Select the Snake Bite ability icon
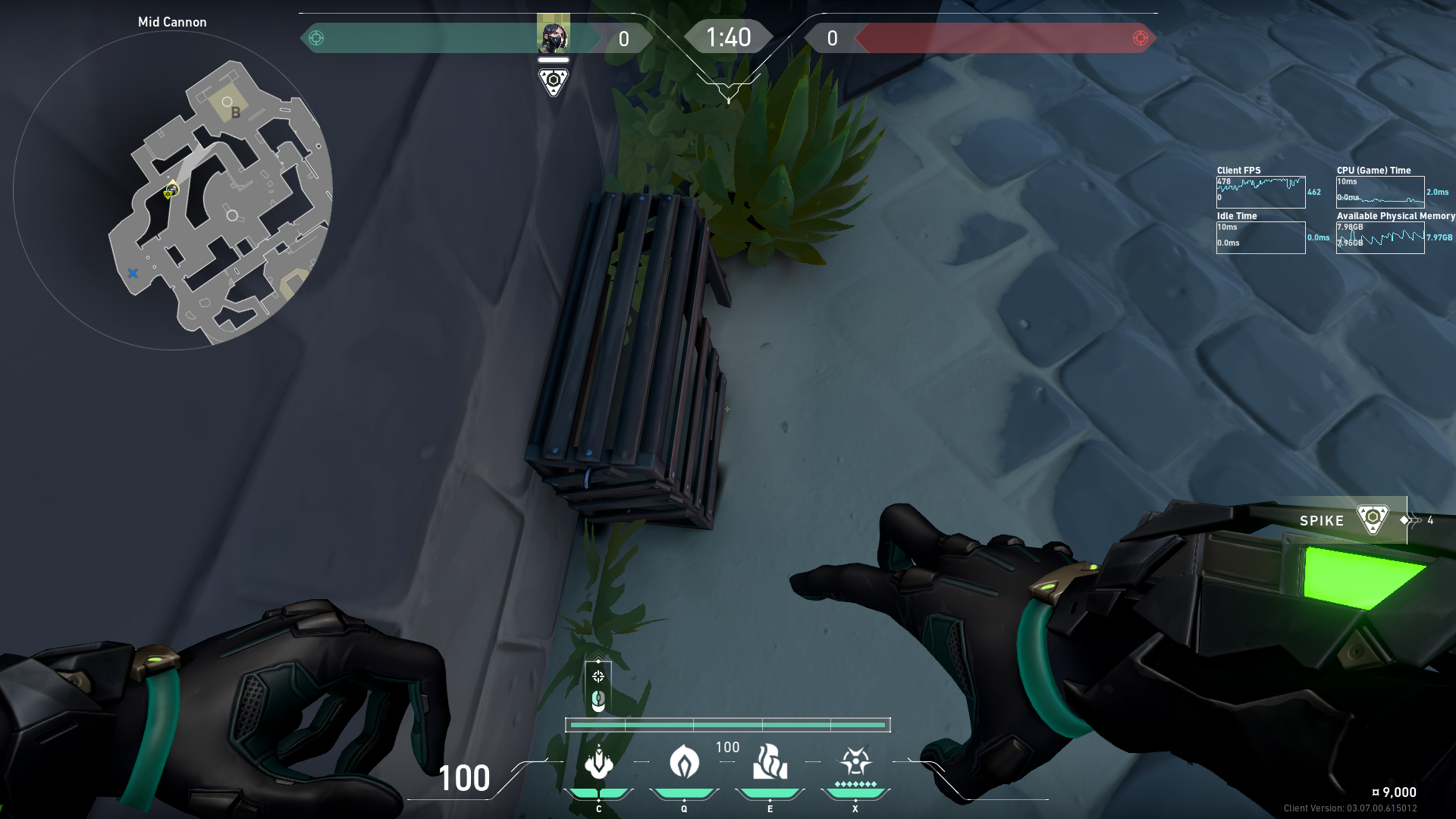Image resolution: width=1456 pixels, height=819 pixels. point(598,762)
